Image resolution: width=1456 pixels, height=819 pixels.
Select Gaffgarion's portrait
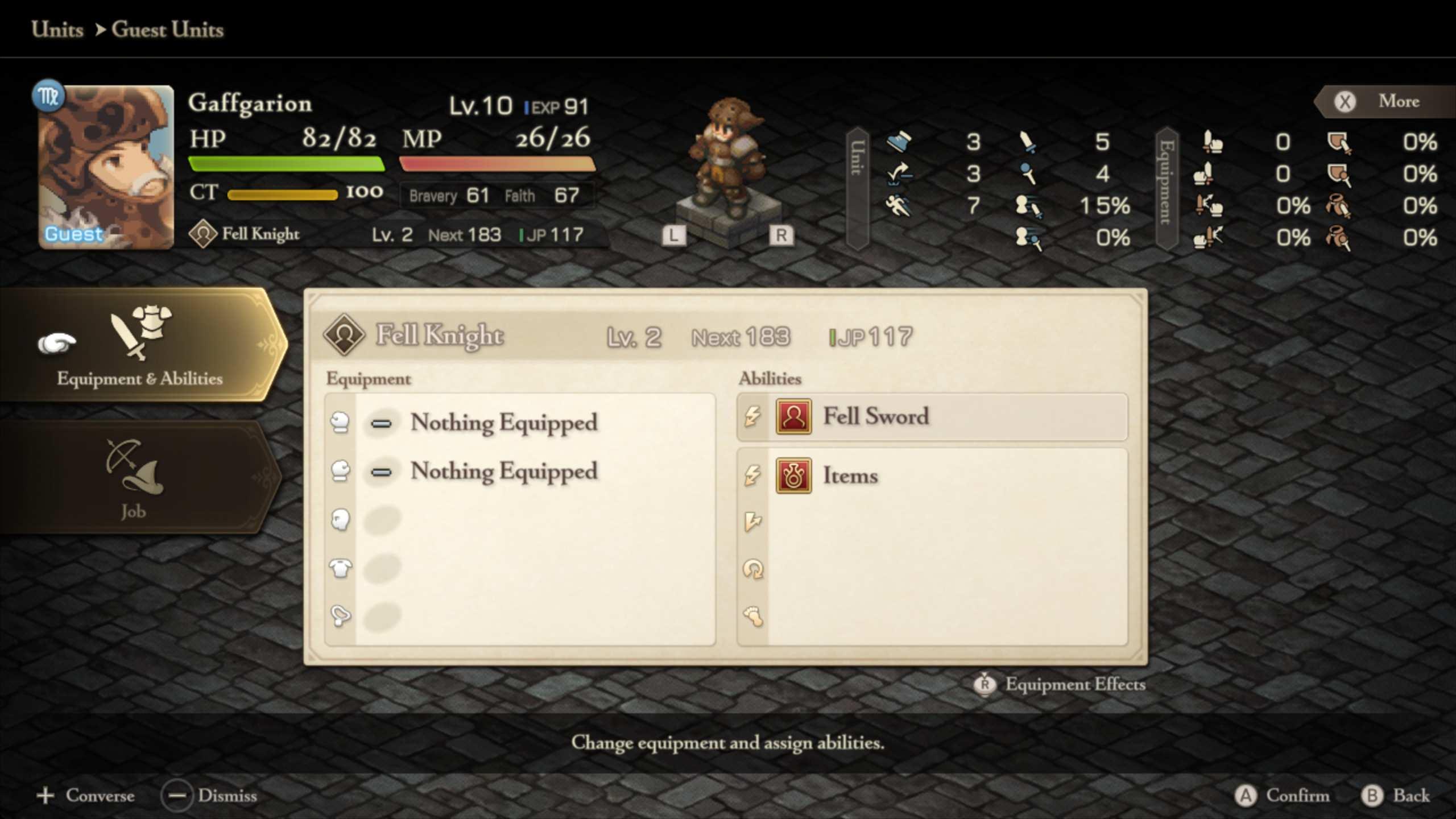click(x=106, y=167)
